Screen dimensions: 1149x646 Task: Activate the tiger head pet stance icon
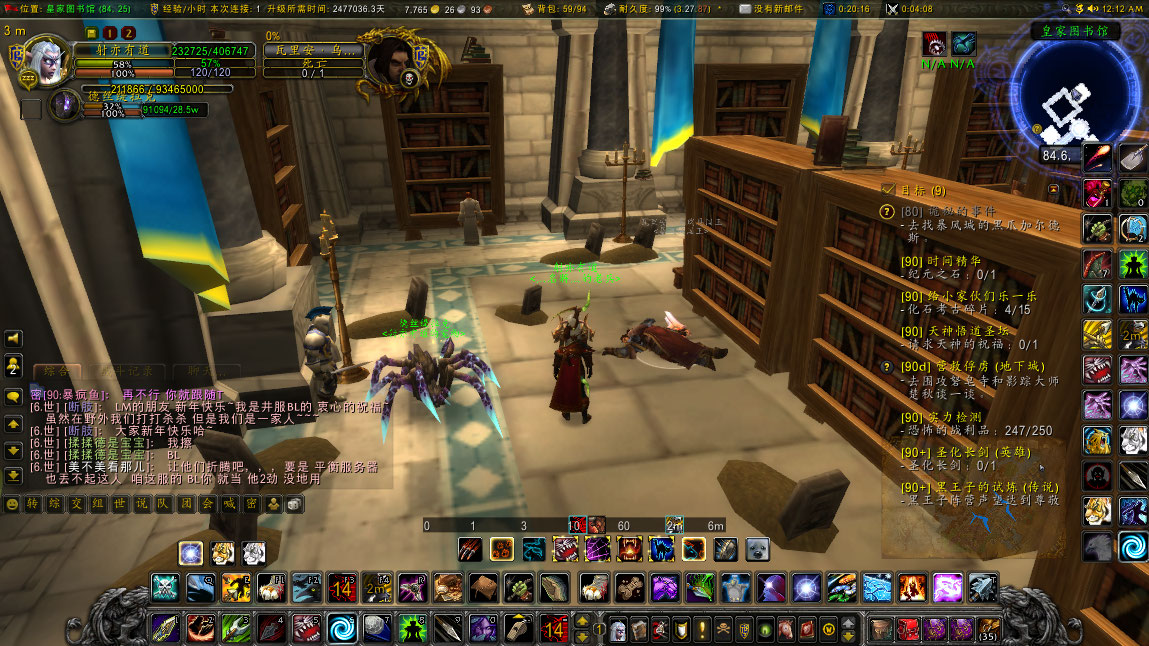(x=222, y=552)
